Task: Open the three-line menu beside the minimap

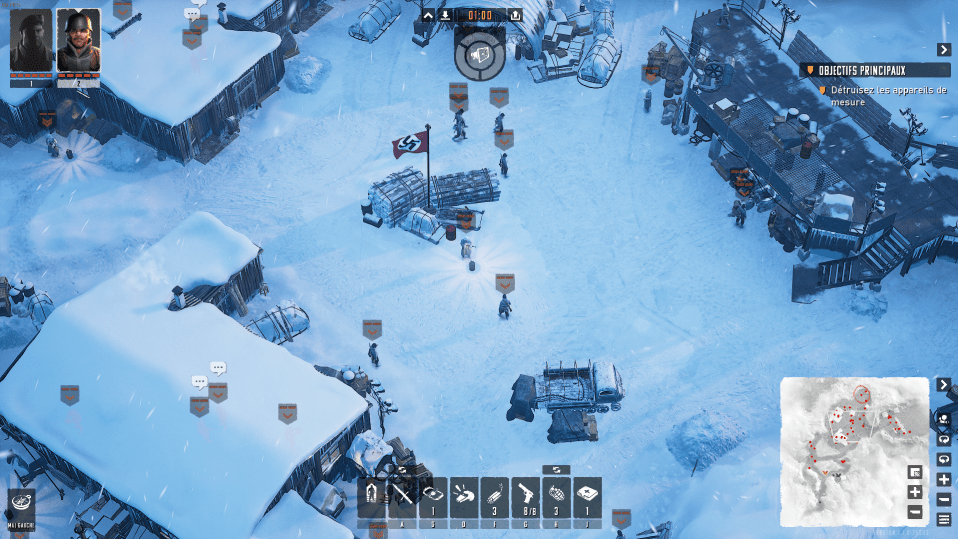Action: point(943,519)
